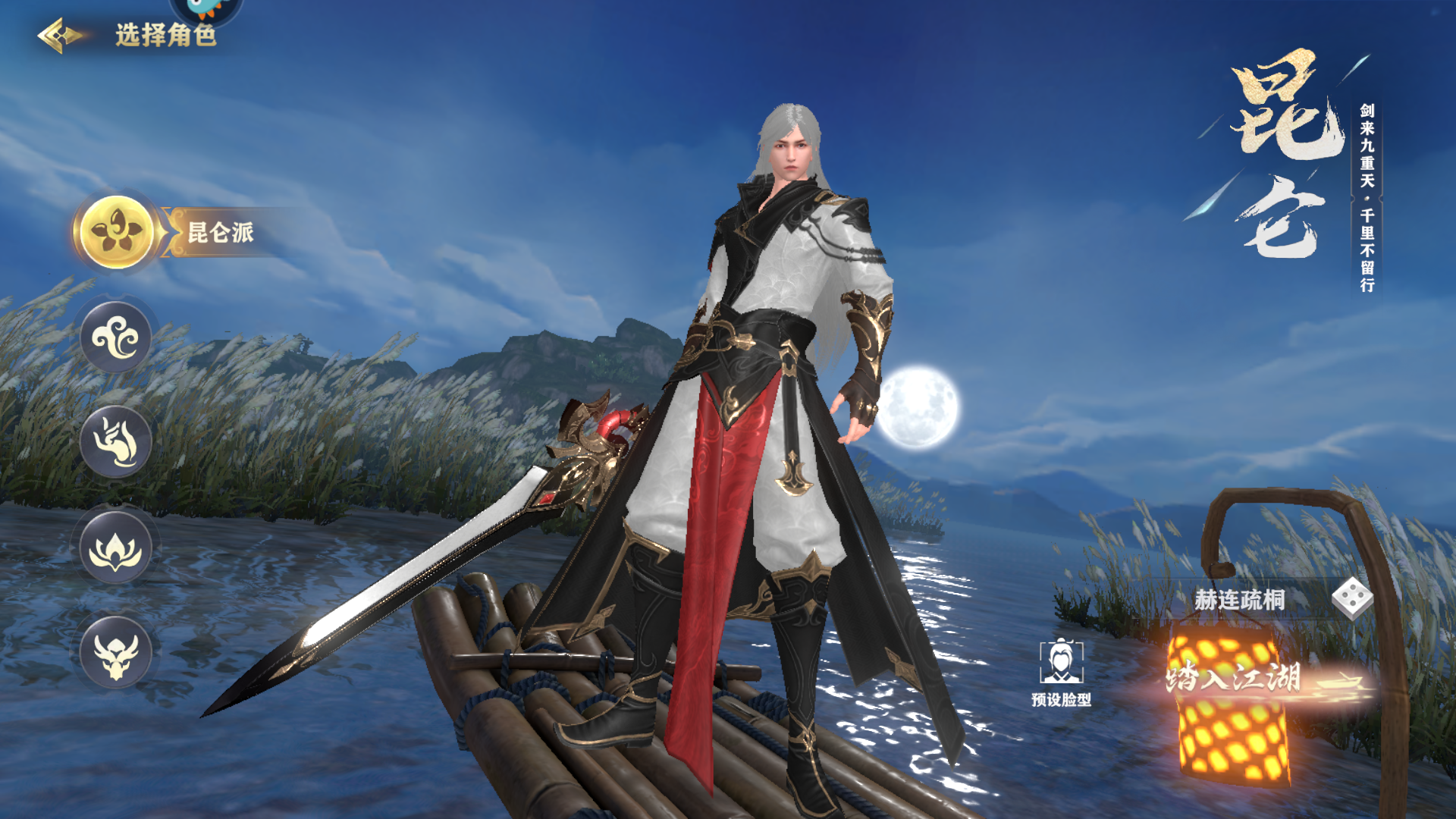Click the golden back arrow to return

coord(57,33)
